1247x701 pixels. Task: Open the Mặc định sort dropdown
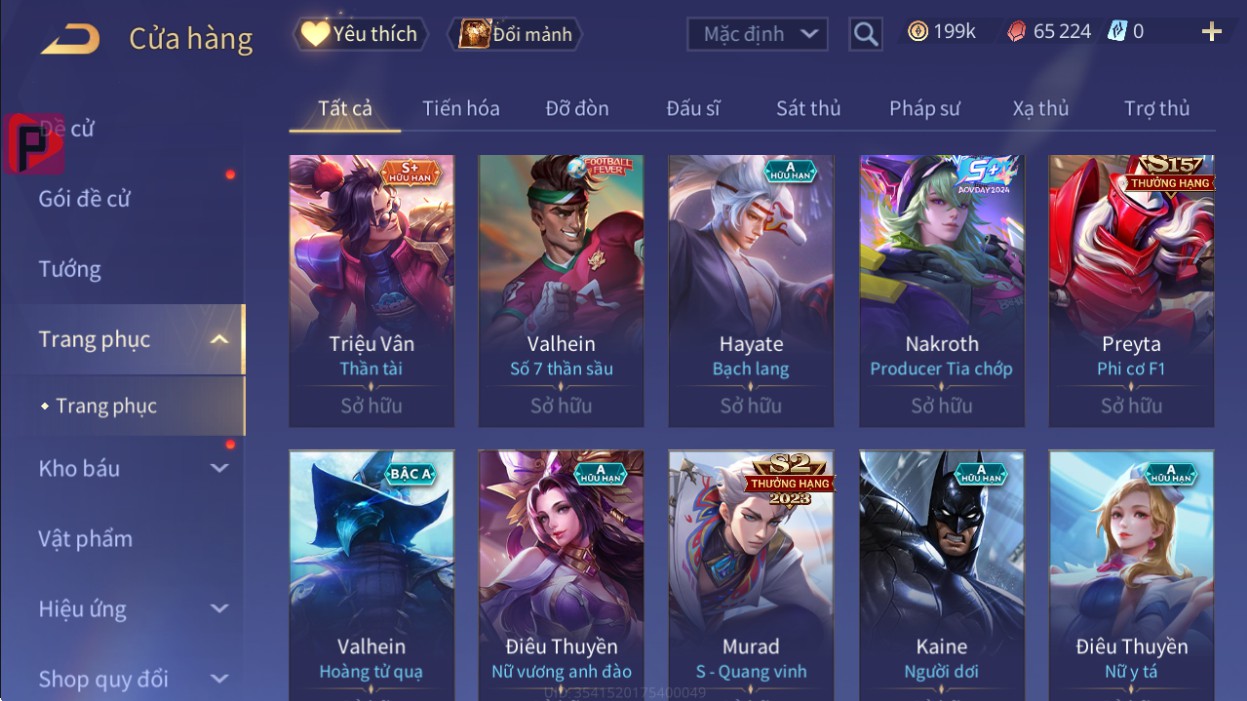[x=757, y=34]
